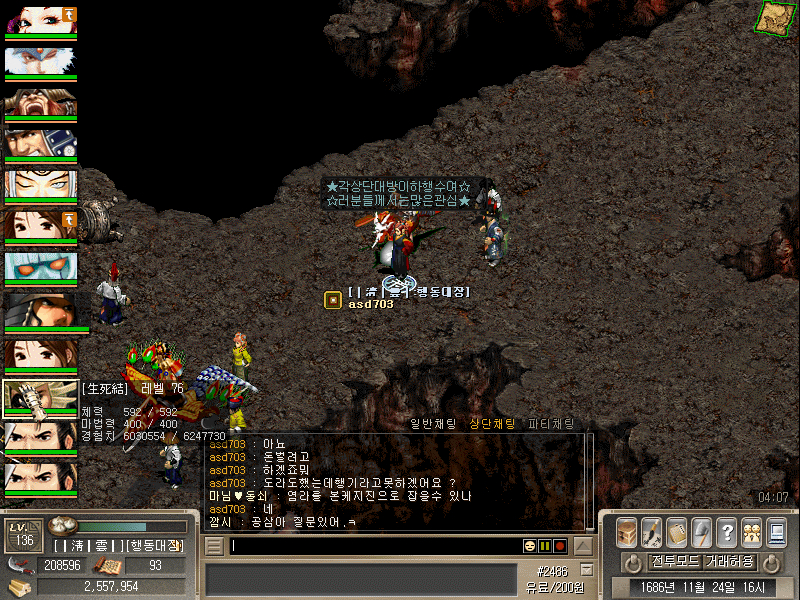Open the brush and calligraphy menu icon
The width and height of the screenshot is (800, 600).
pos(652,532)
